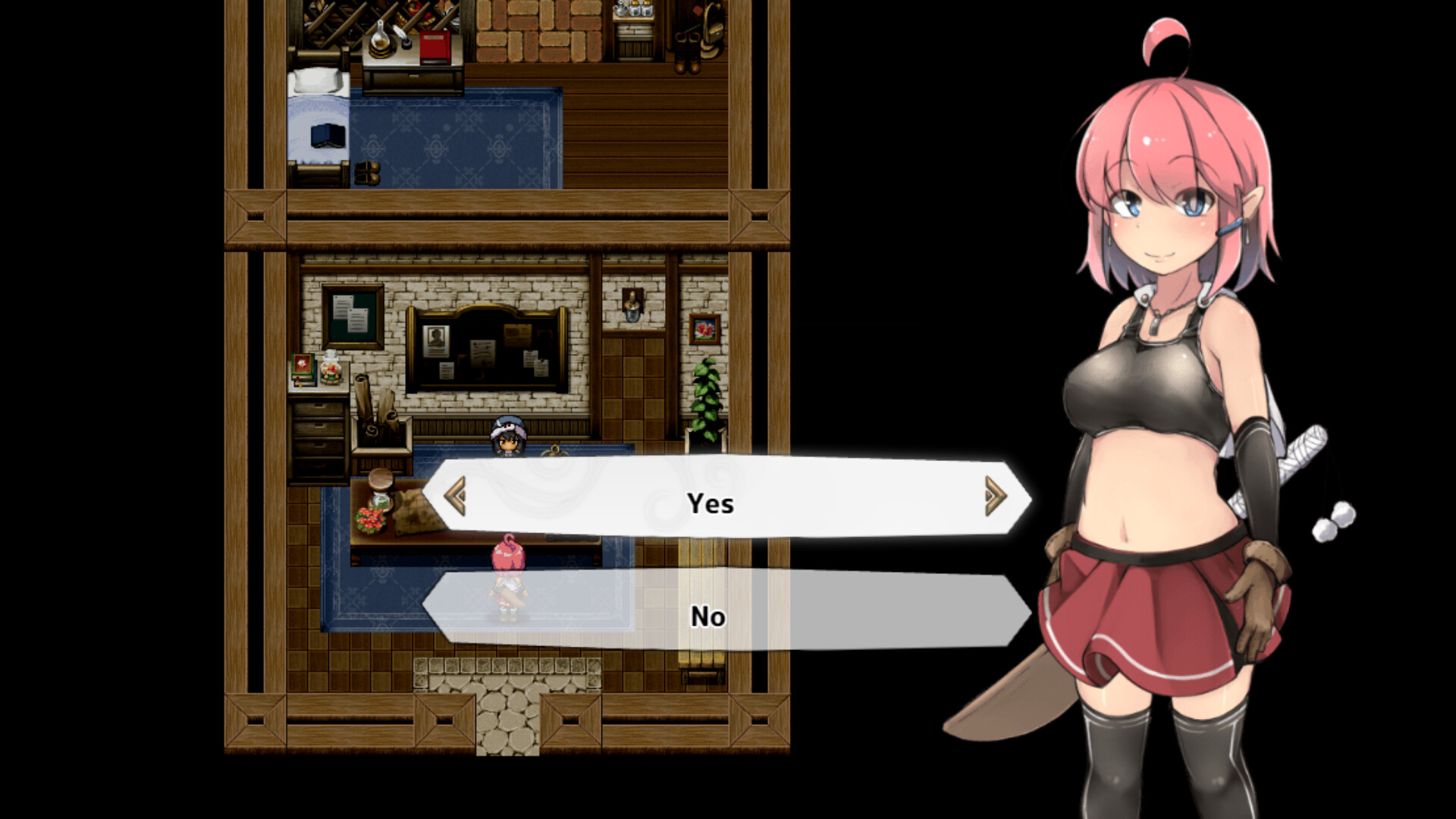The height and width of the screenshot is (819, 1456).
Task: Click the red appliance on the upstairs dresser
Action: click(435, 47)
